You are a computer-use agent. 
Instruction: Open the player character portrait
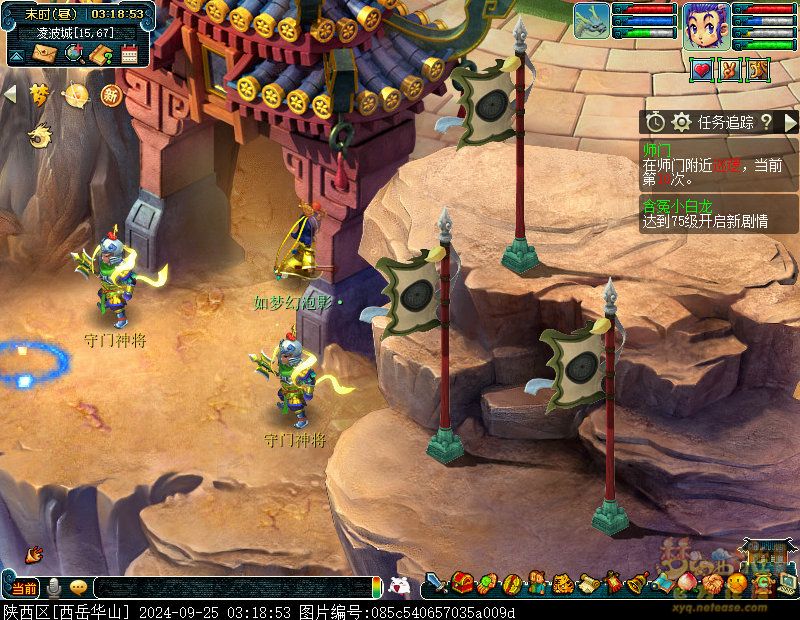705,25
